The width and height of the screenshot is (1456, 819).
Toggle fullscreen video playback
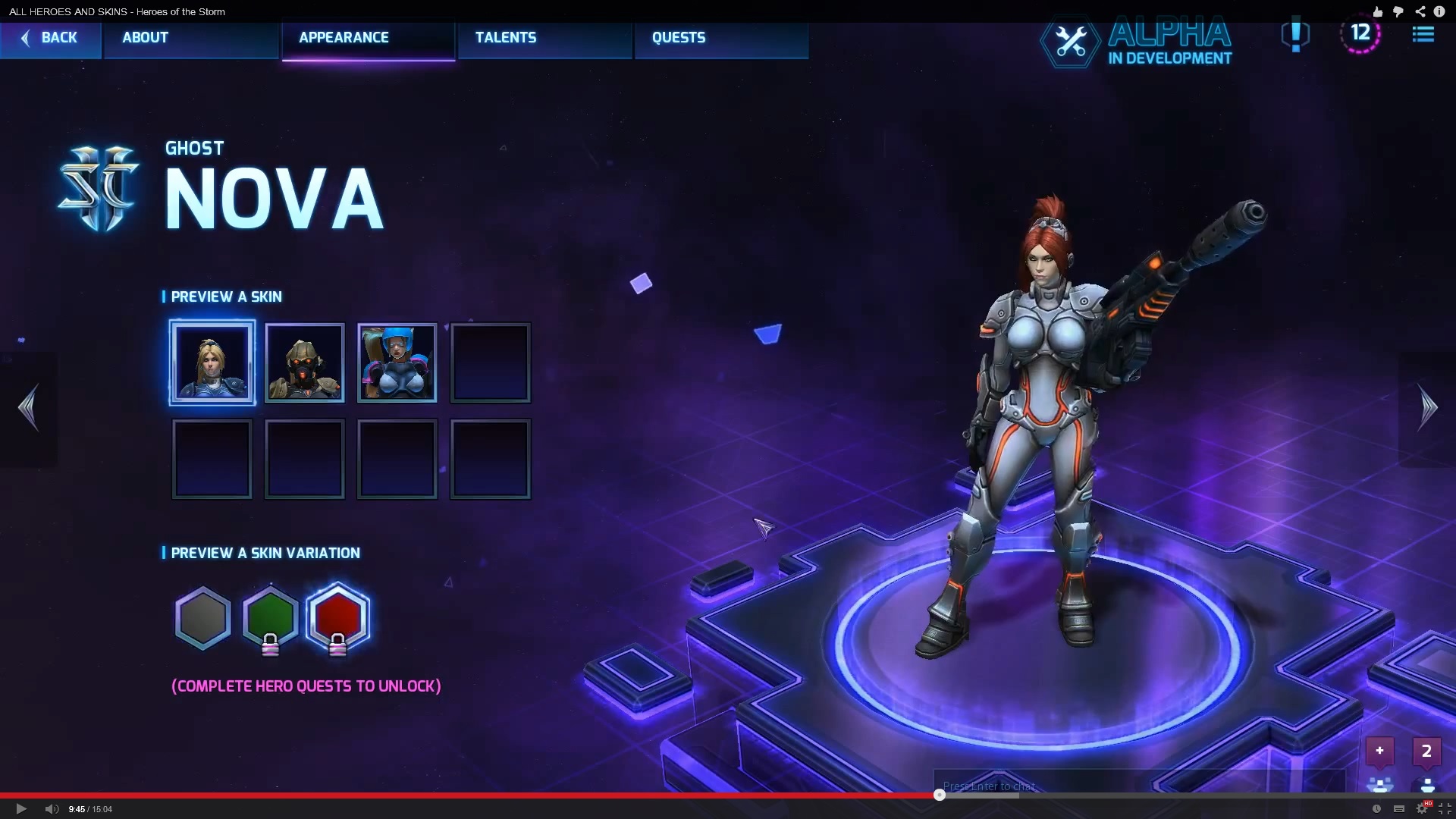[1445, 809]
